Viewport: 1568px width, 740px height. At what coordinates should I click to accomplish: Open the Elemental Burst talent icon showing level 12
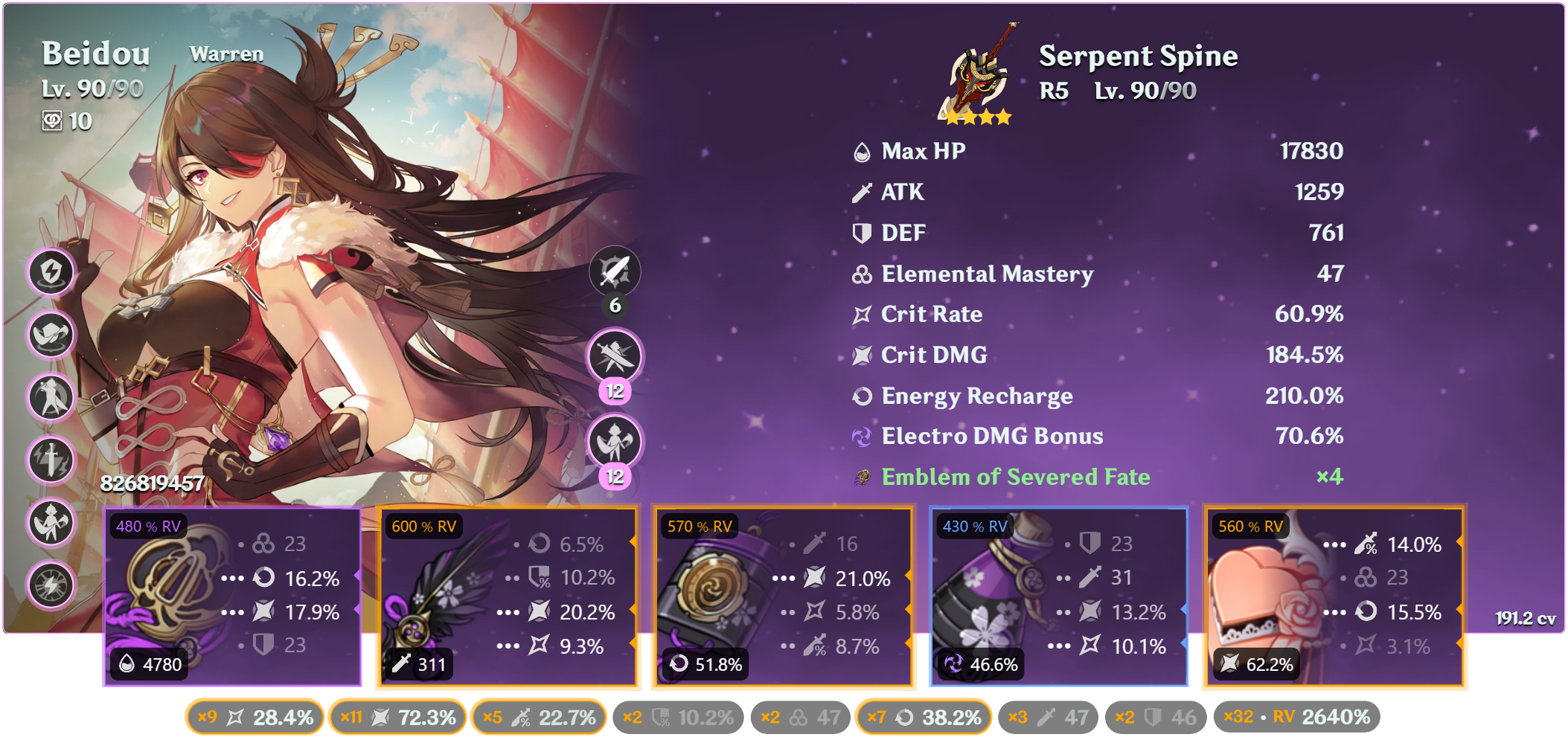[x=616, y=441]
